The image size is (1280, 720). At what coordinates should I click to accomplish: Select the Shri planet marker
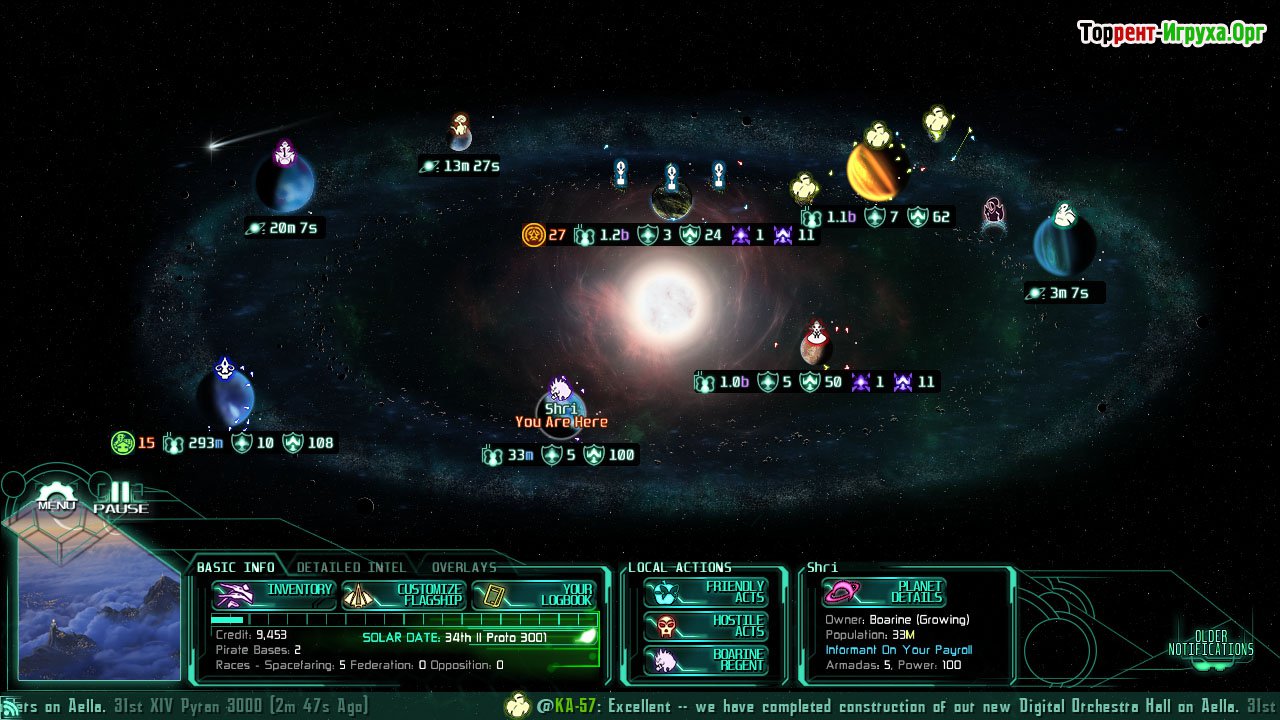tap(560, 408)
